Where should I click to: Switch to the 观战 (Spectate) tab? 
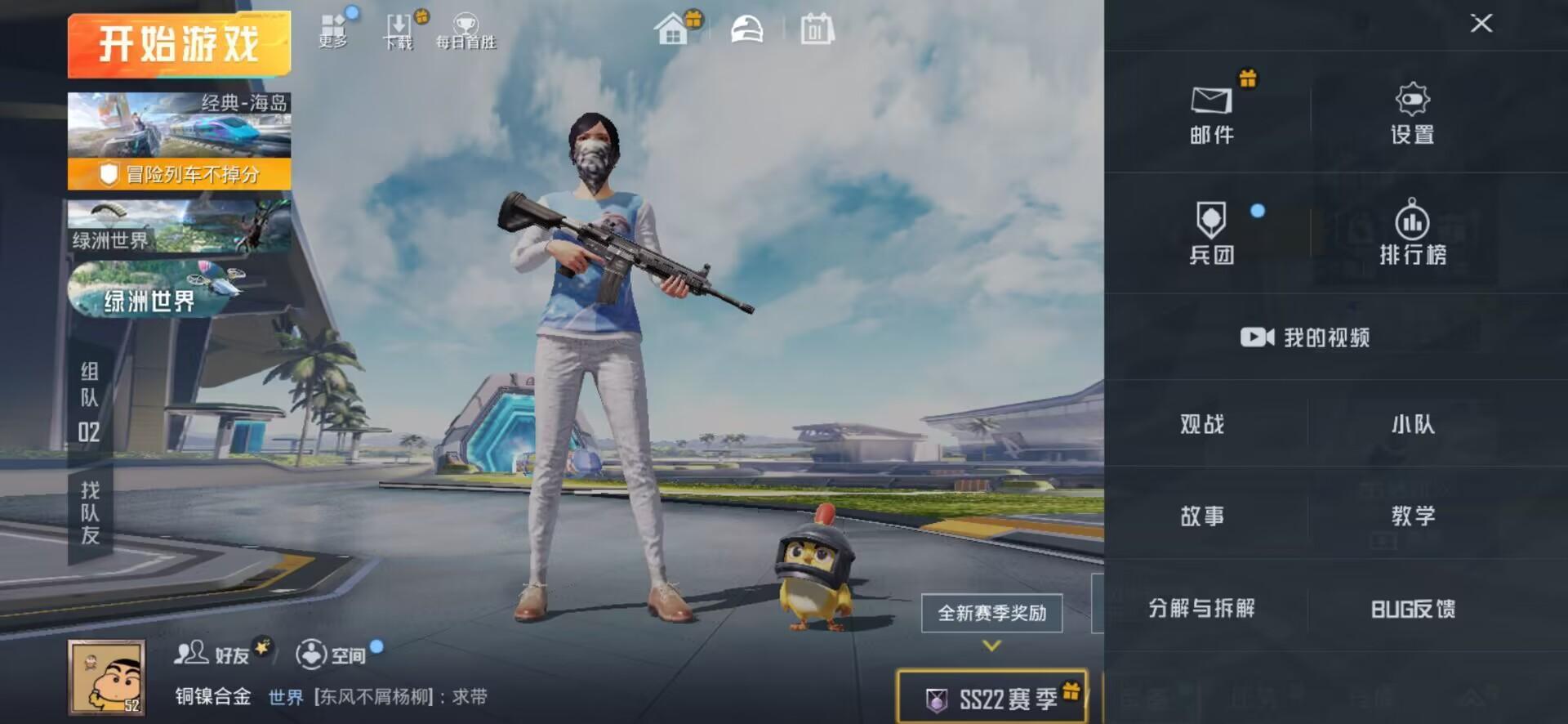tap(1200, 425)
